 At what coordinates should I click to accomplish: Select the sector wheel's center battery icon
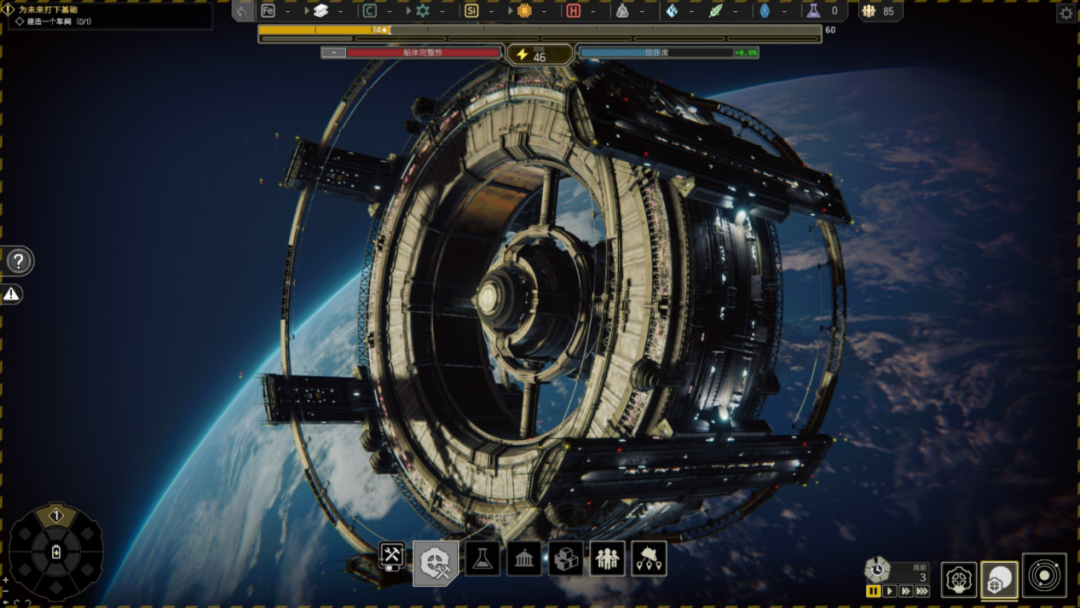click(56, 553)
